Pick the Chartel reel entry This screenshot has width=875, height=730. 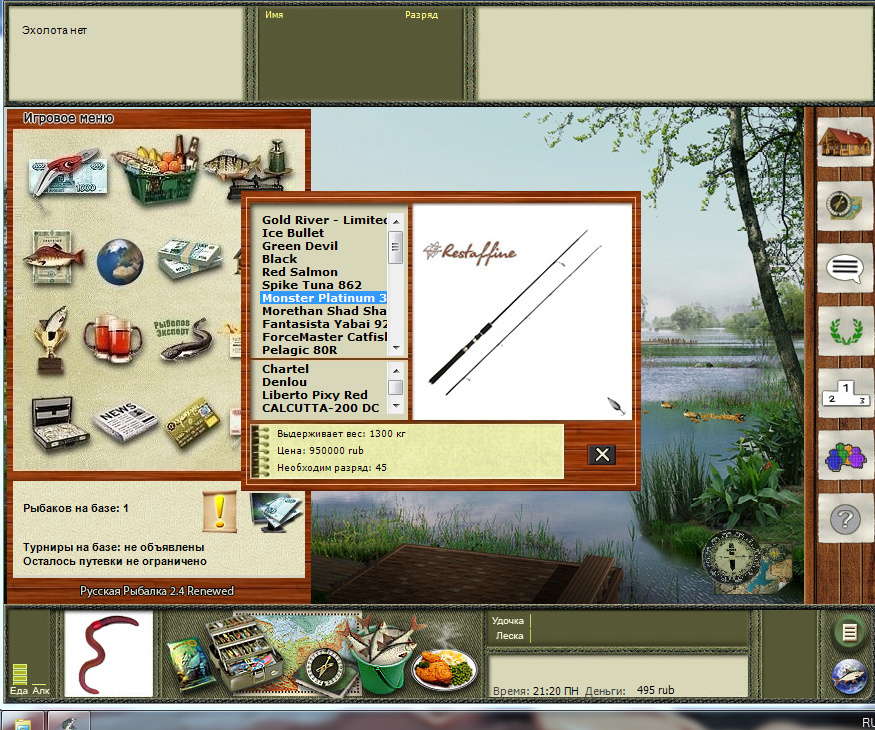coord(285,369)
